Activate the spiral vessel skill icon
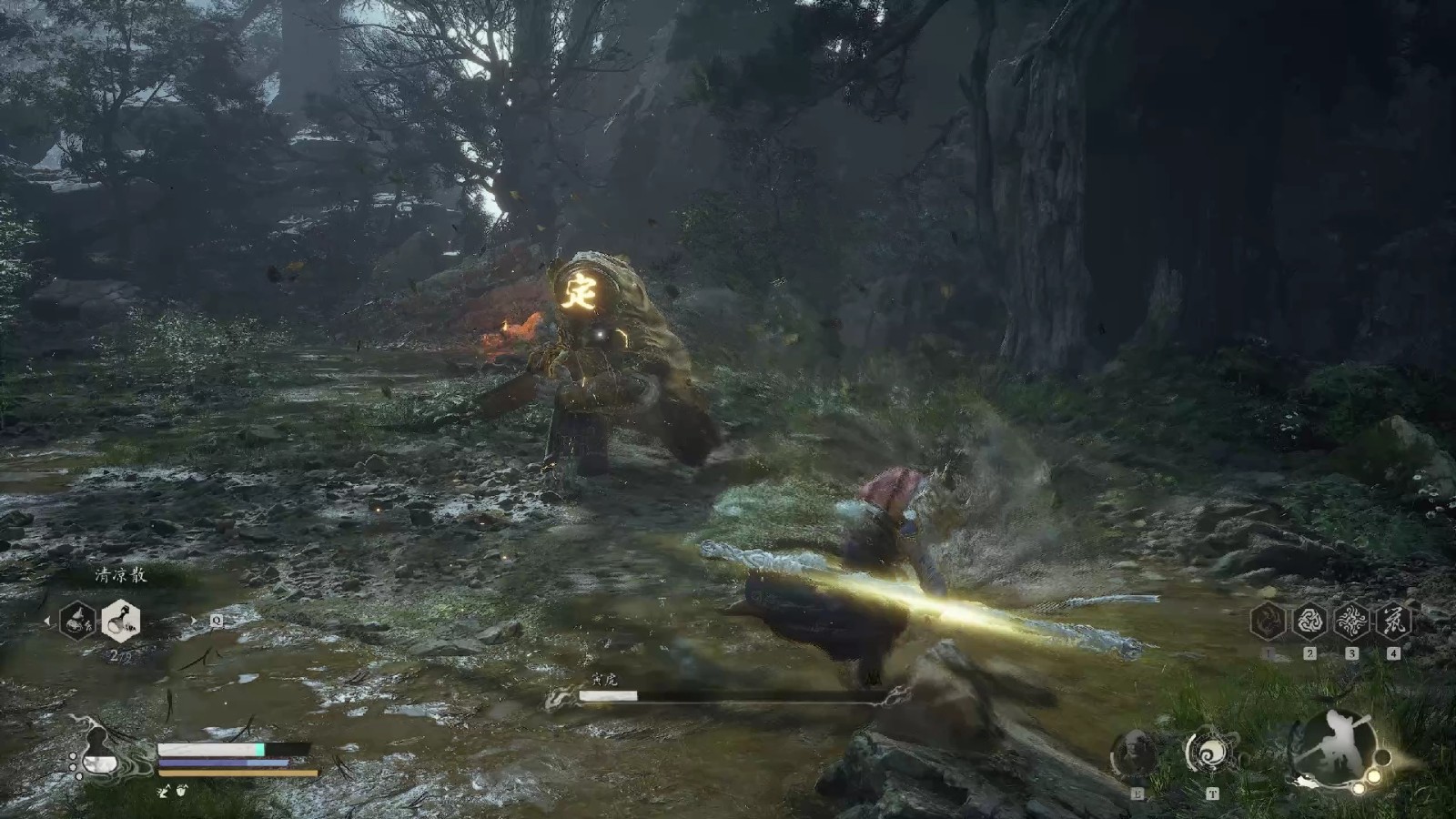Image resolution: width=1456 pixels, height=819 pixels. 1210,753
